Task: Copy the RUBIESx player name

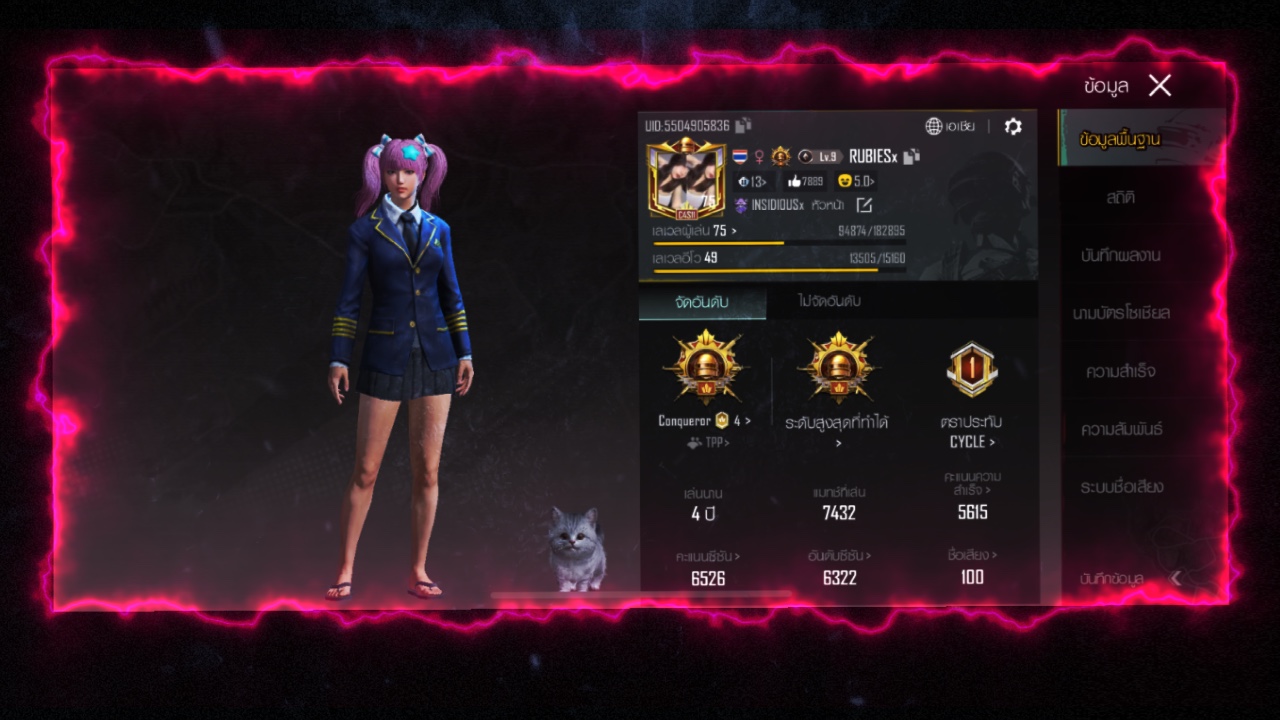Action: click(911, 156)
